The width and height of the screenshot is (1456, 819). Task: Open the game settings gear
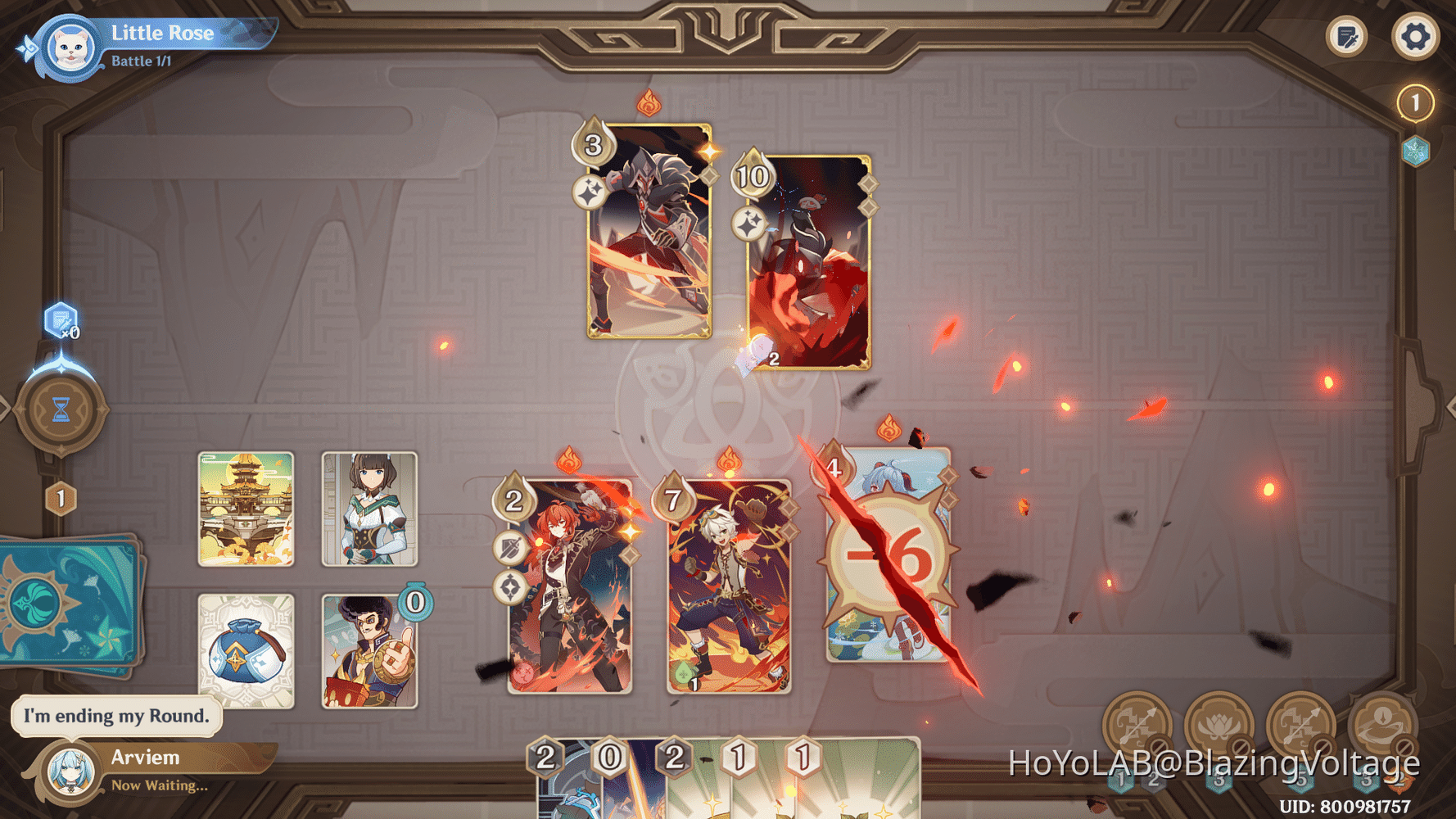coord(1416,36)
